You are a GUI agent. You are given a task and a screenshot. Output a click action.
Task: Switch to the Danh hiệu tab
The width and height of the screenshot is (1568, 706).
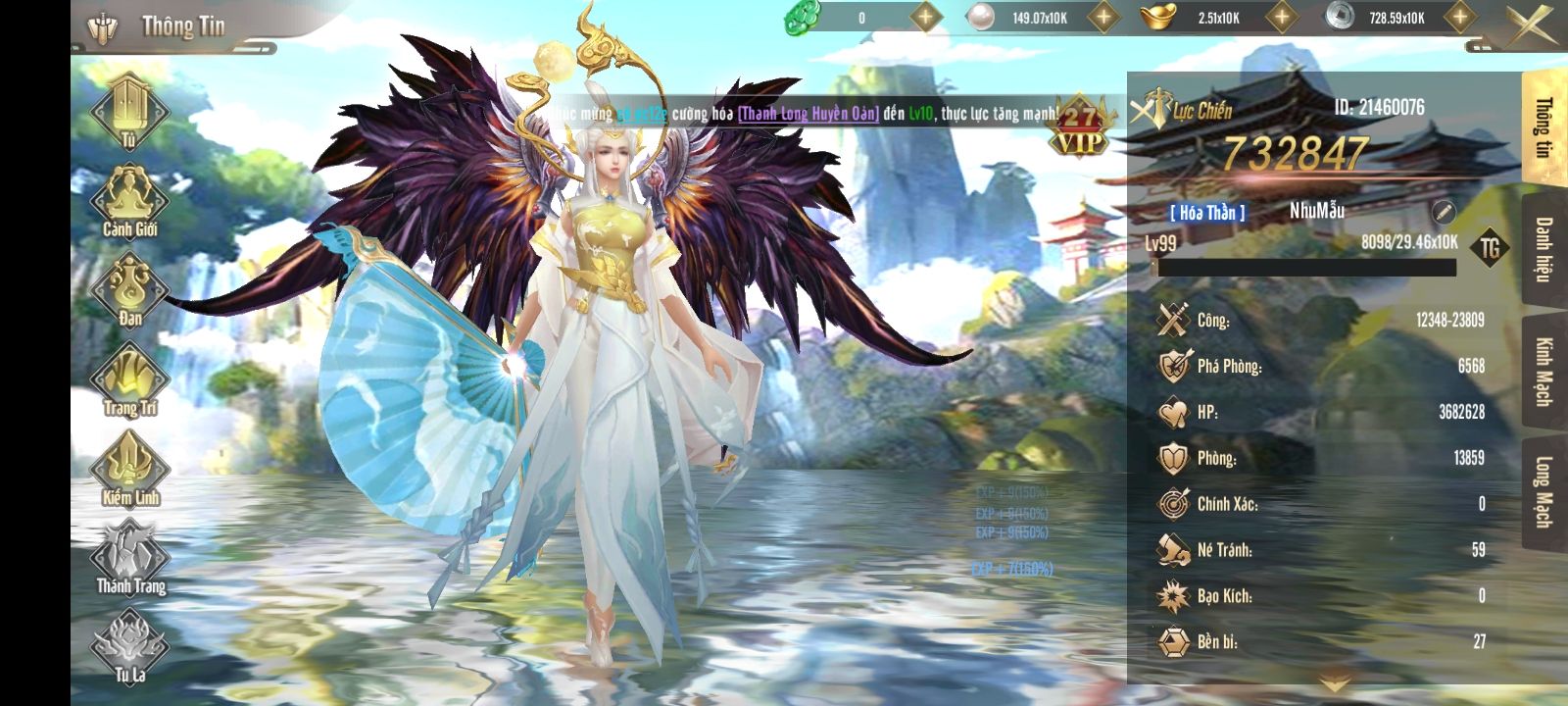1543,250
